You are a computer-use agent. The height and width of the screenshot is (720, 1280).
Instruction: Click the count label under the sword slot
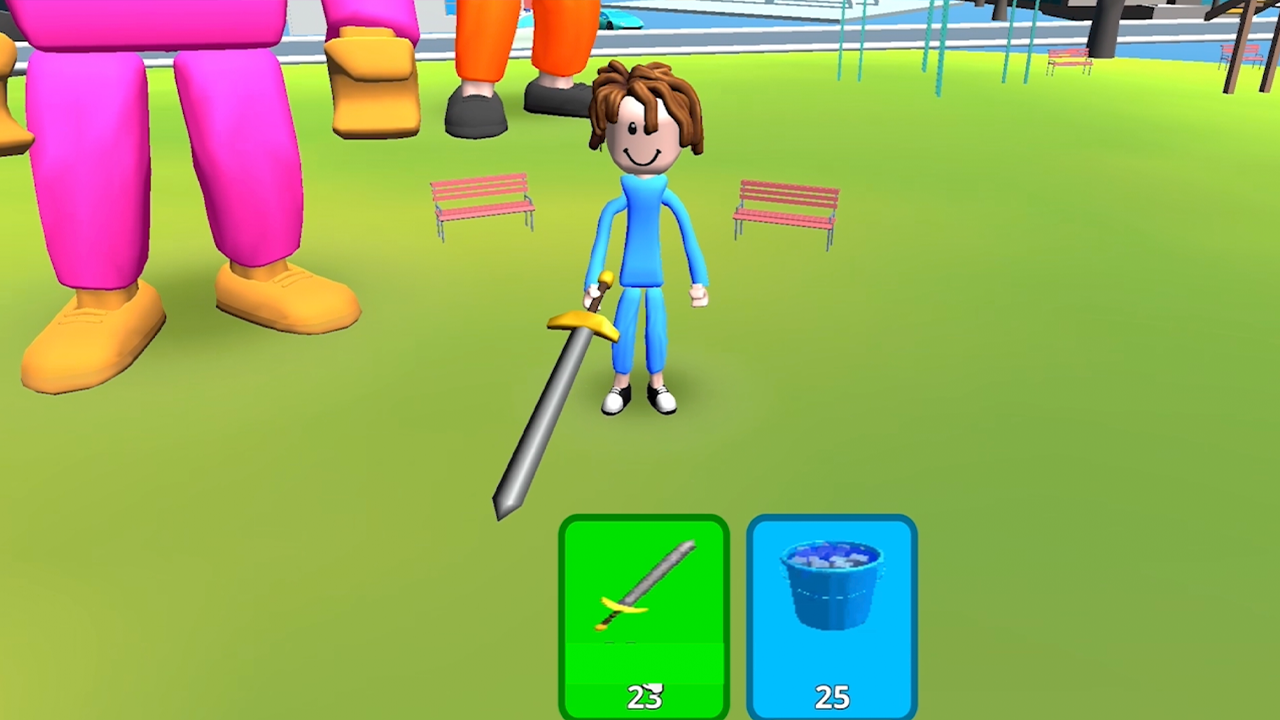click(644, 697)
